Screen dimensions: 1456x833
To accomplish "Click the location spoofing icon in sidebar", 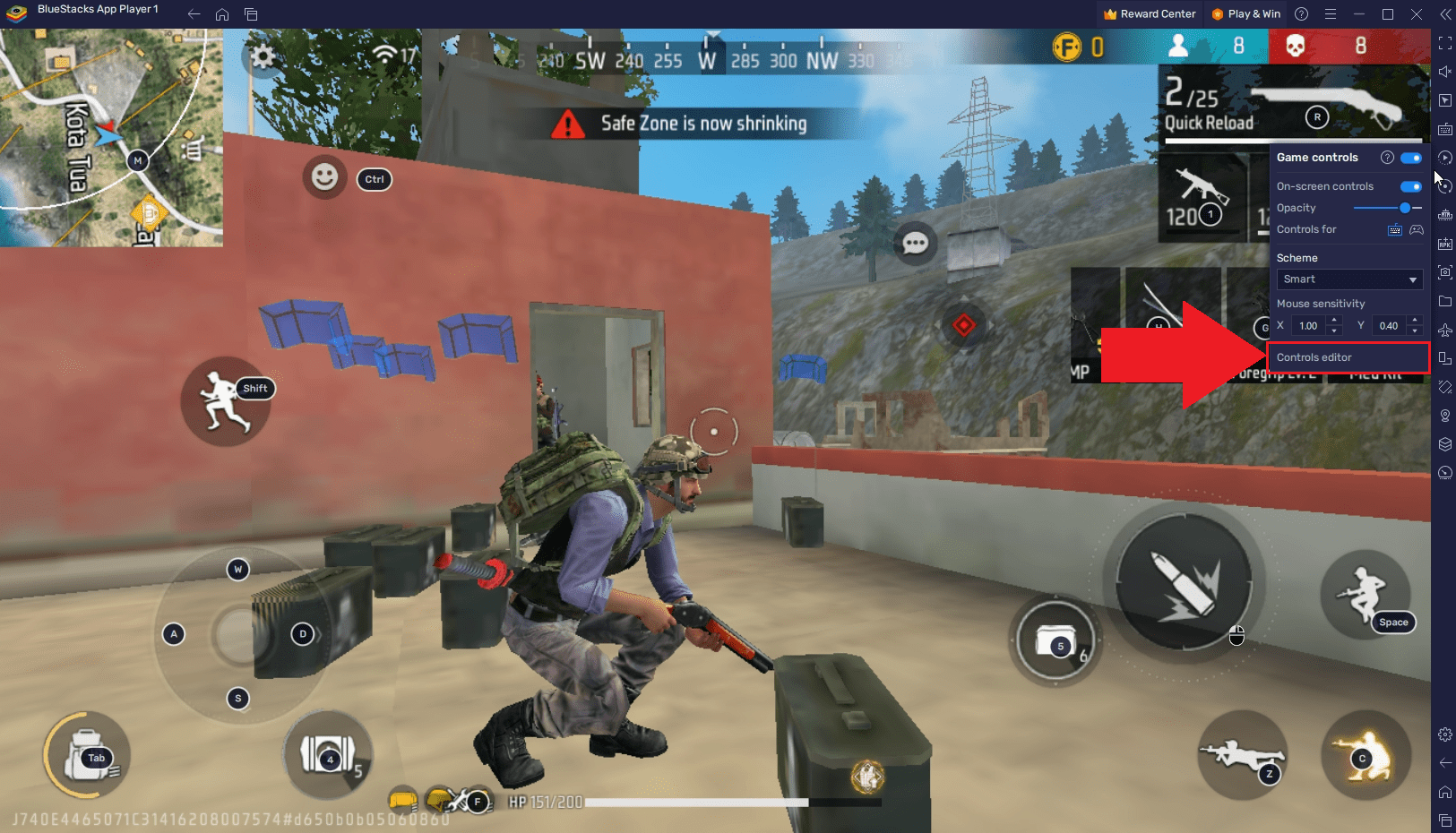I will (1445, 416).
